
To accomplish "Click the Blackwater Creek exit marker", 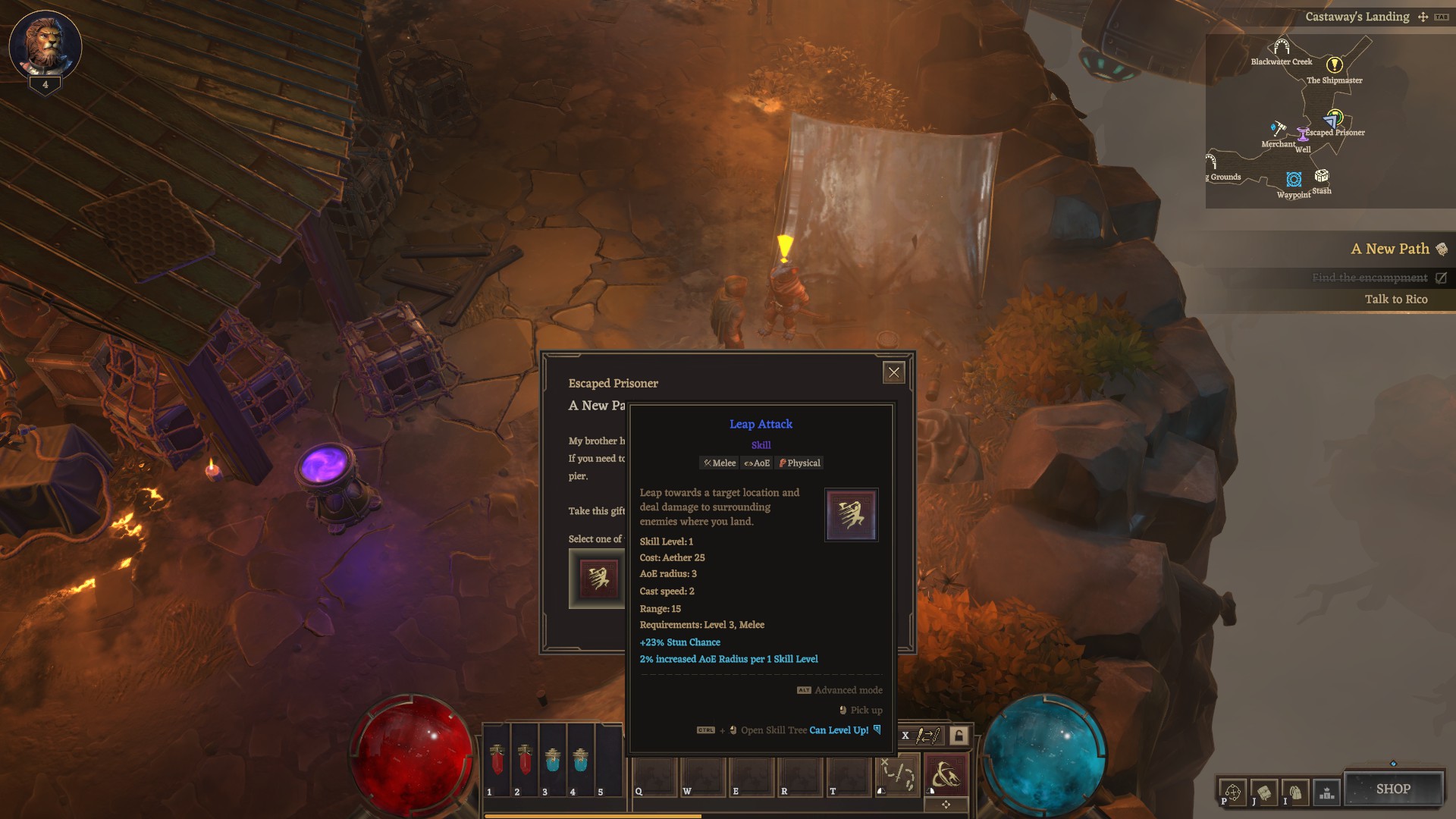I will [1282, 47].
